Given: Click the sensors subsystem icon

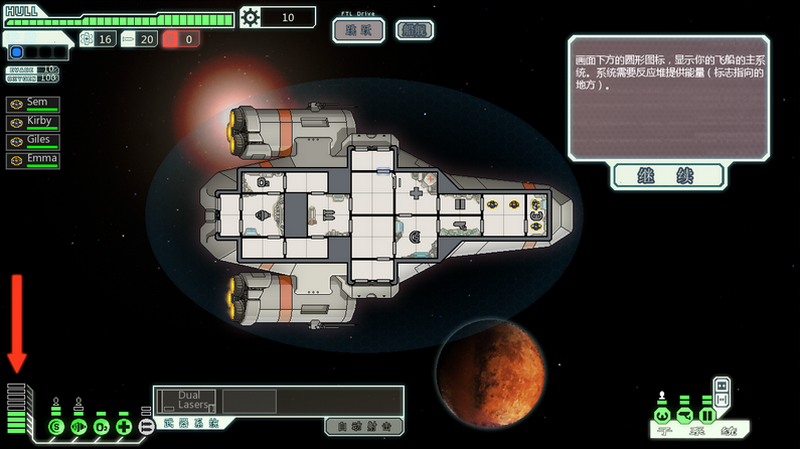Looking at the screenshot, I should point(684,415).
